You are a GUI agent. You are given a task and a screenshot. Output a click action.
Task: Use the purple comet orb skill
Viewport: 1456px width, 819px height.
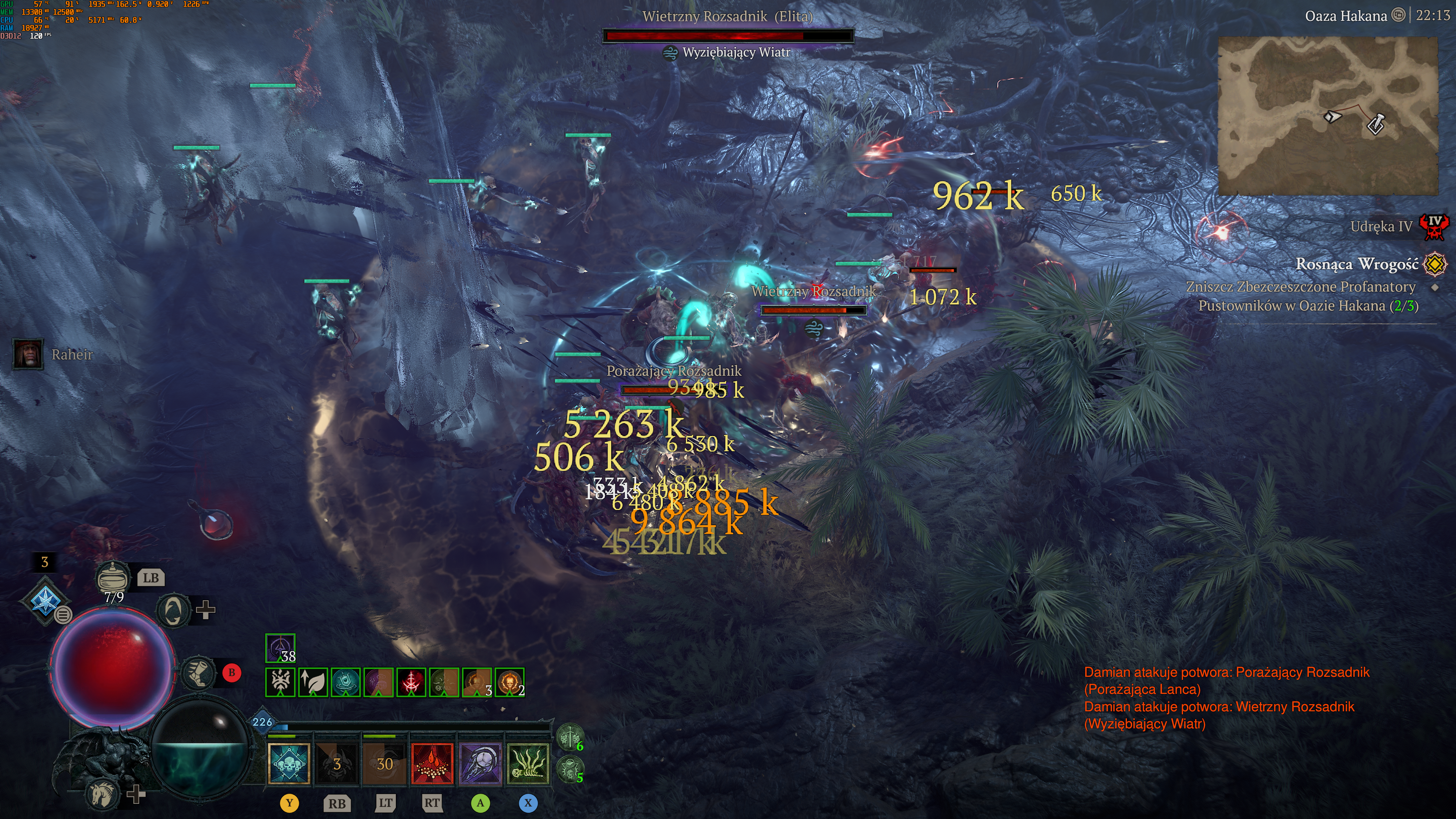(480, 764)
